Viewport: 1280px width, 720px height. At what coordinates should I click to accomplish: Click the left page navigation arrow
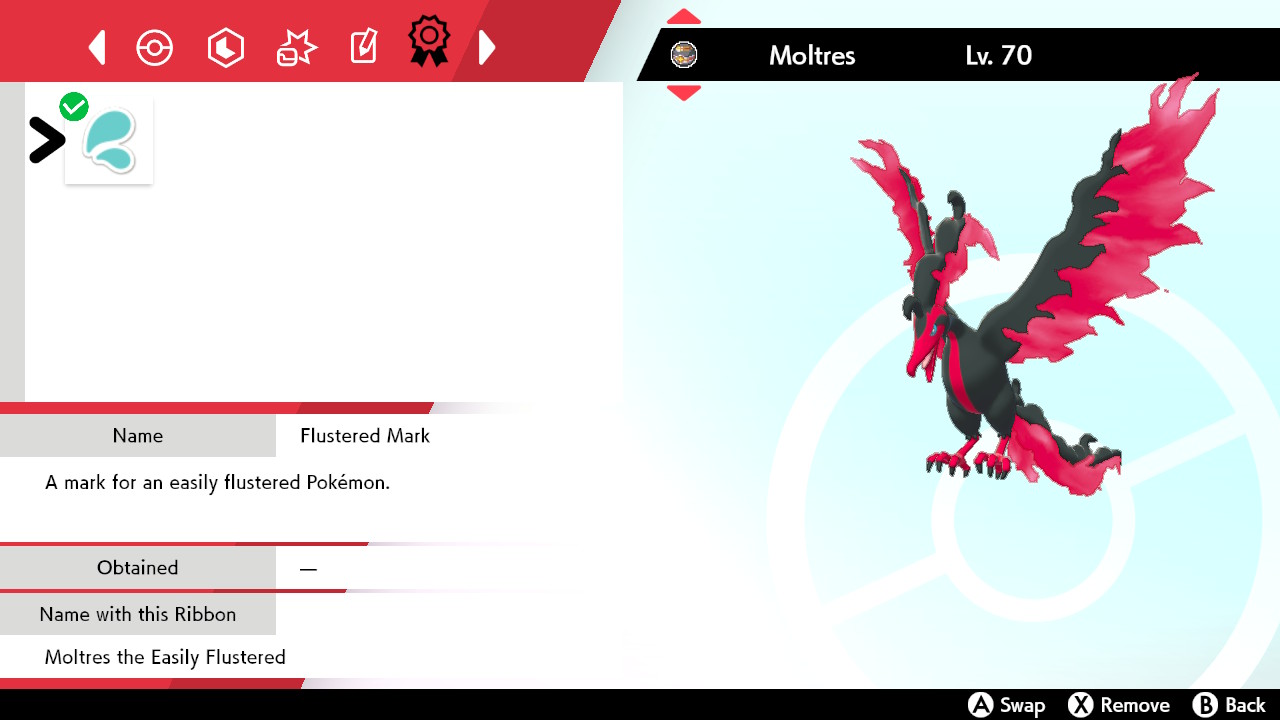tap(96, 46)
